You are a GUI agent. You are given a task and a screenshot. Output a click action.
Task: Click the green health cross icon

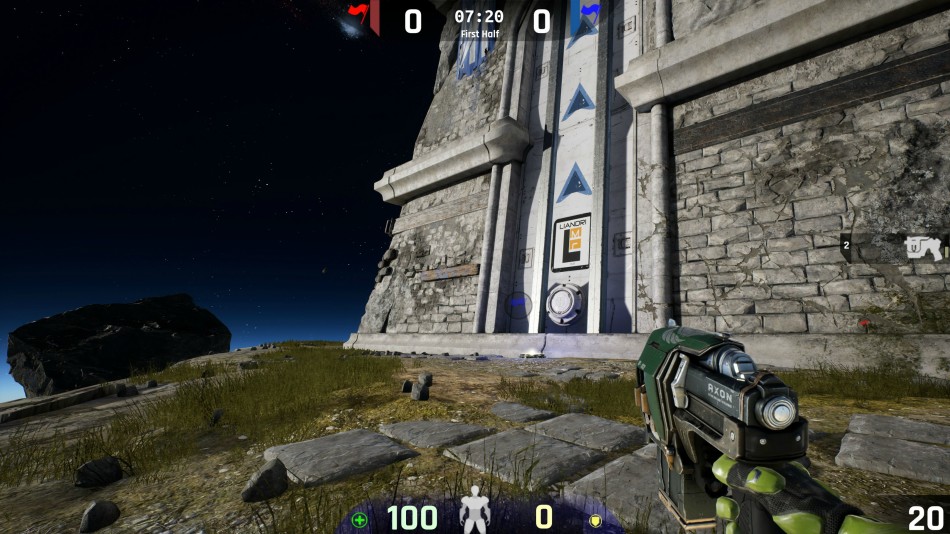(x=360, y=519)
